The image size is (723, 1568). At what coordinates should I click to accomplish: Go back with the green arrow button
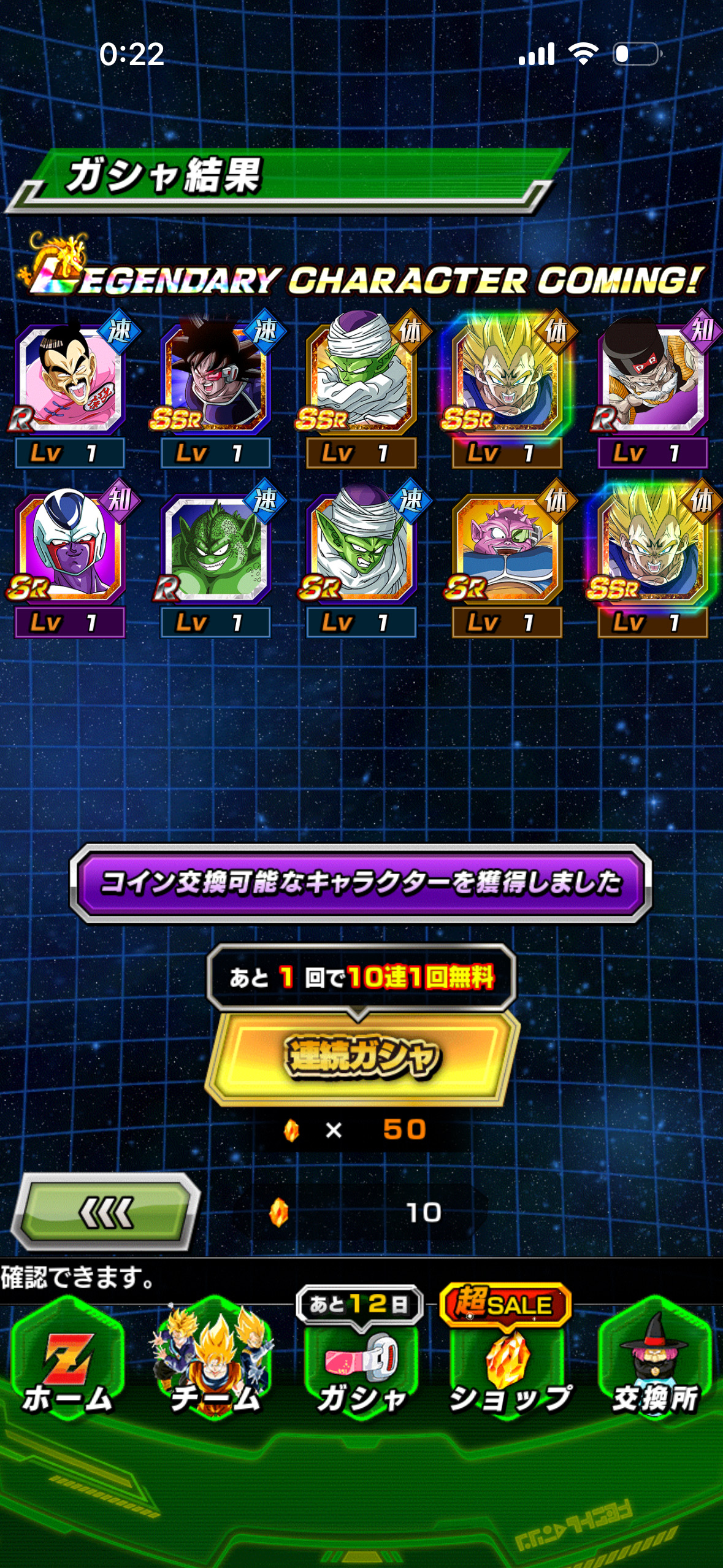pos(106,1212)
